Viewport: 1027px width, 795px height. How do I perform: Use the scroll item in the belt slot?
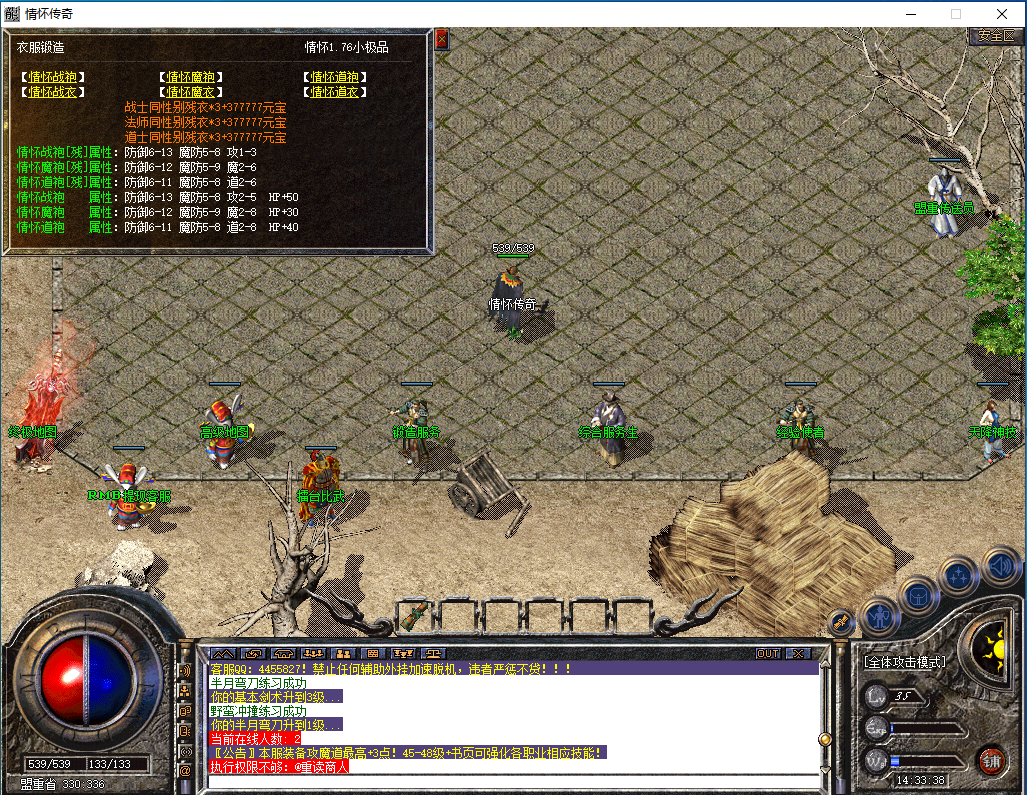[415, 614]
